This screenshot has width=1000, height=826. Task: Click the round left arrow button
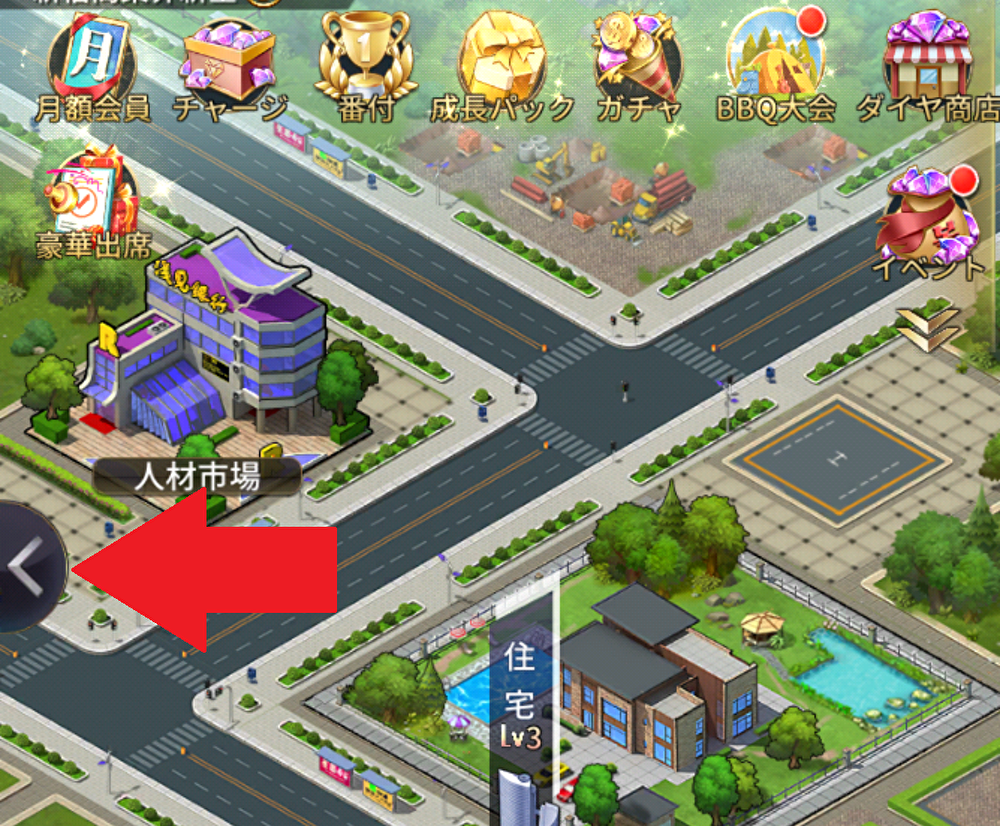pos(28,568)
